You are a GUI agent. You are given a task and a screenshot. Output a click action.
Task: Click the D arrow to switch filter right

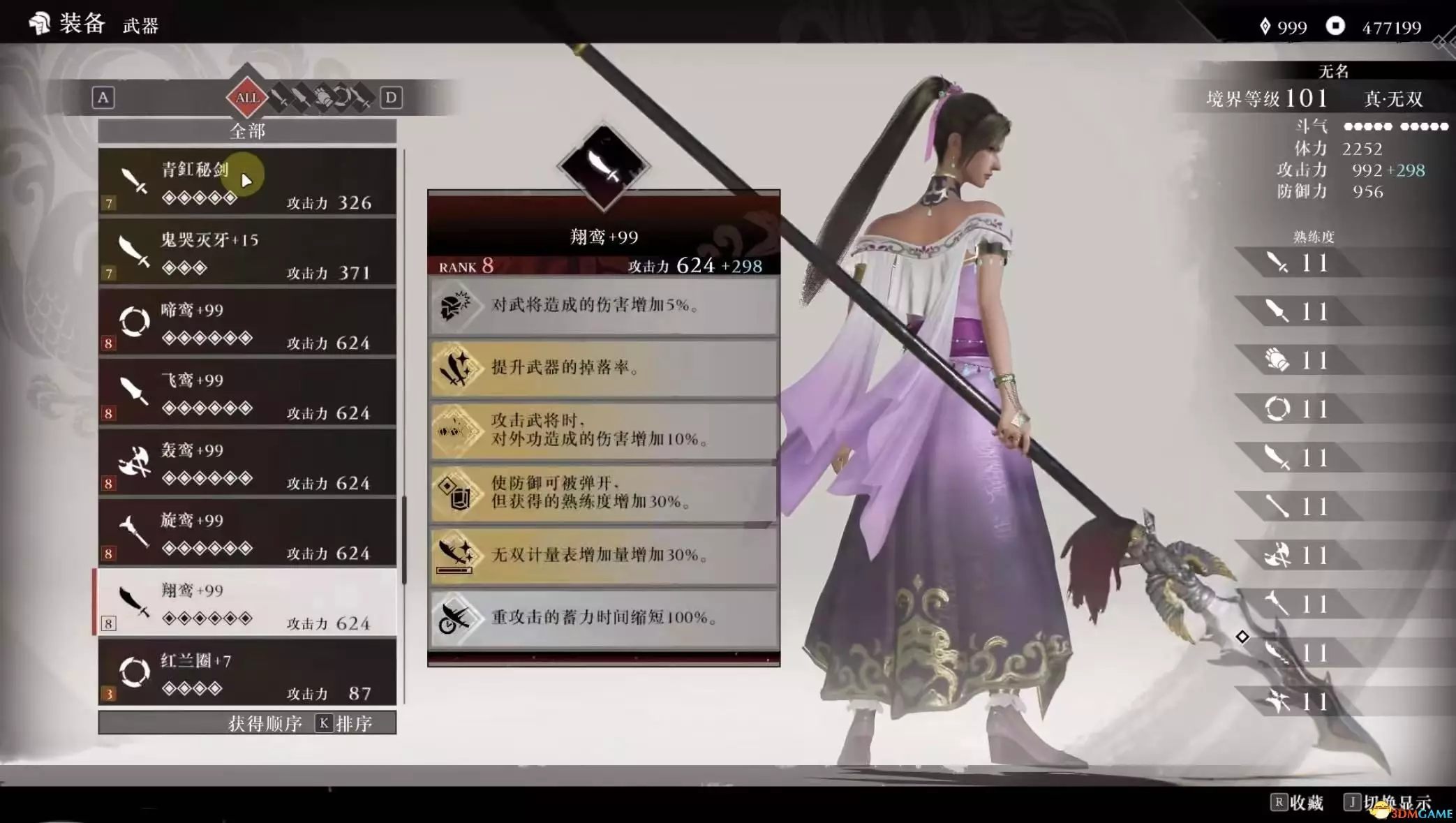392,98
